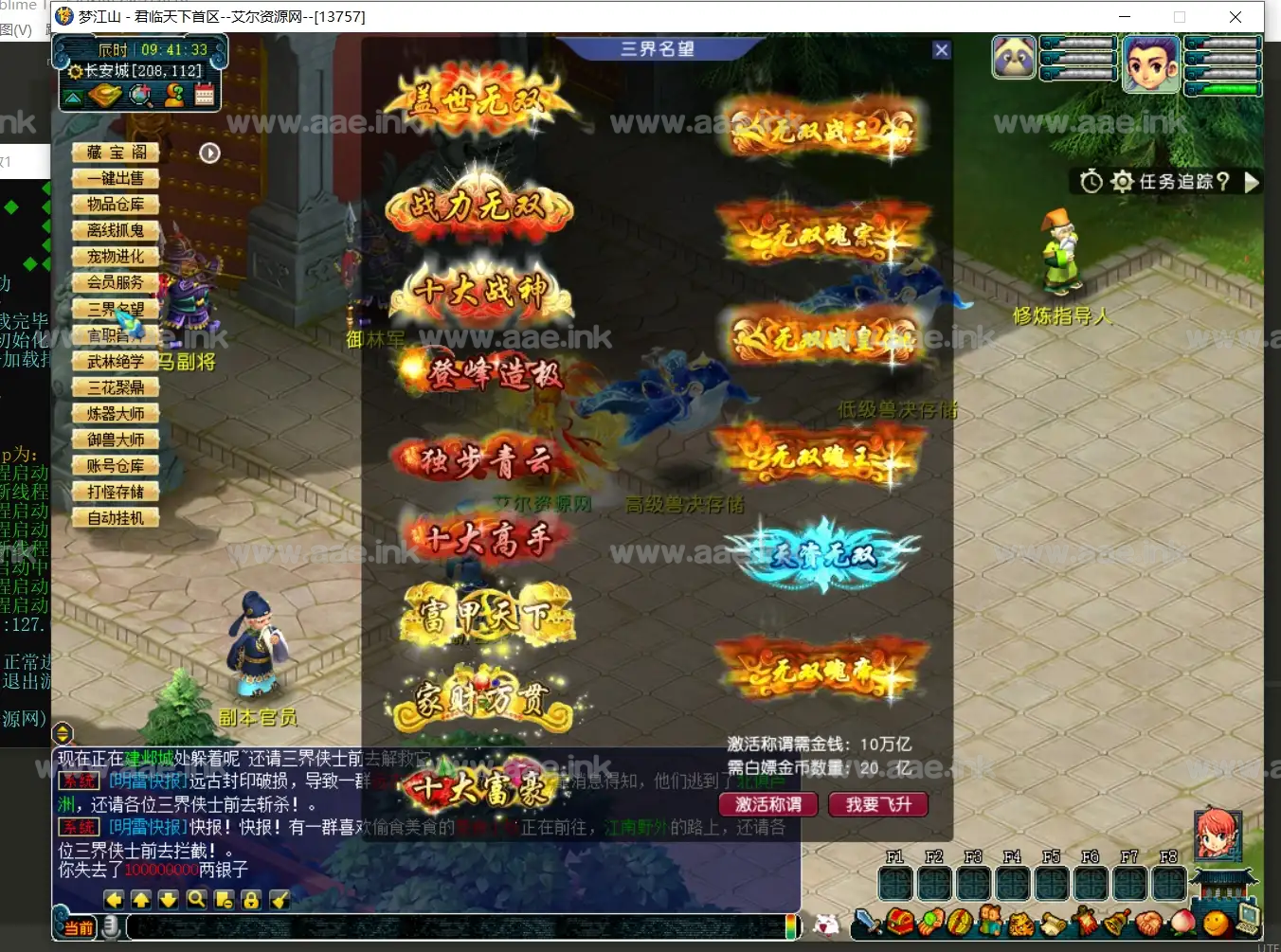This screenshot has width=1281, height=952.
Task: Open the 自动挂机 menu entry
Action: (x=117, y=518)
